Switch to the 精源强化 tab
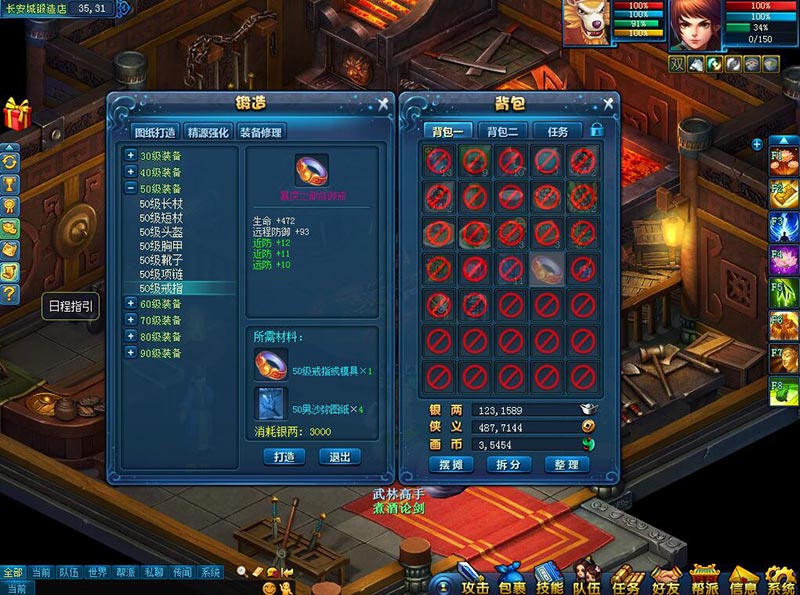The image size is (800, 595). [208, 132]
